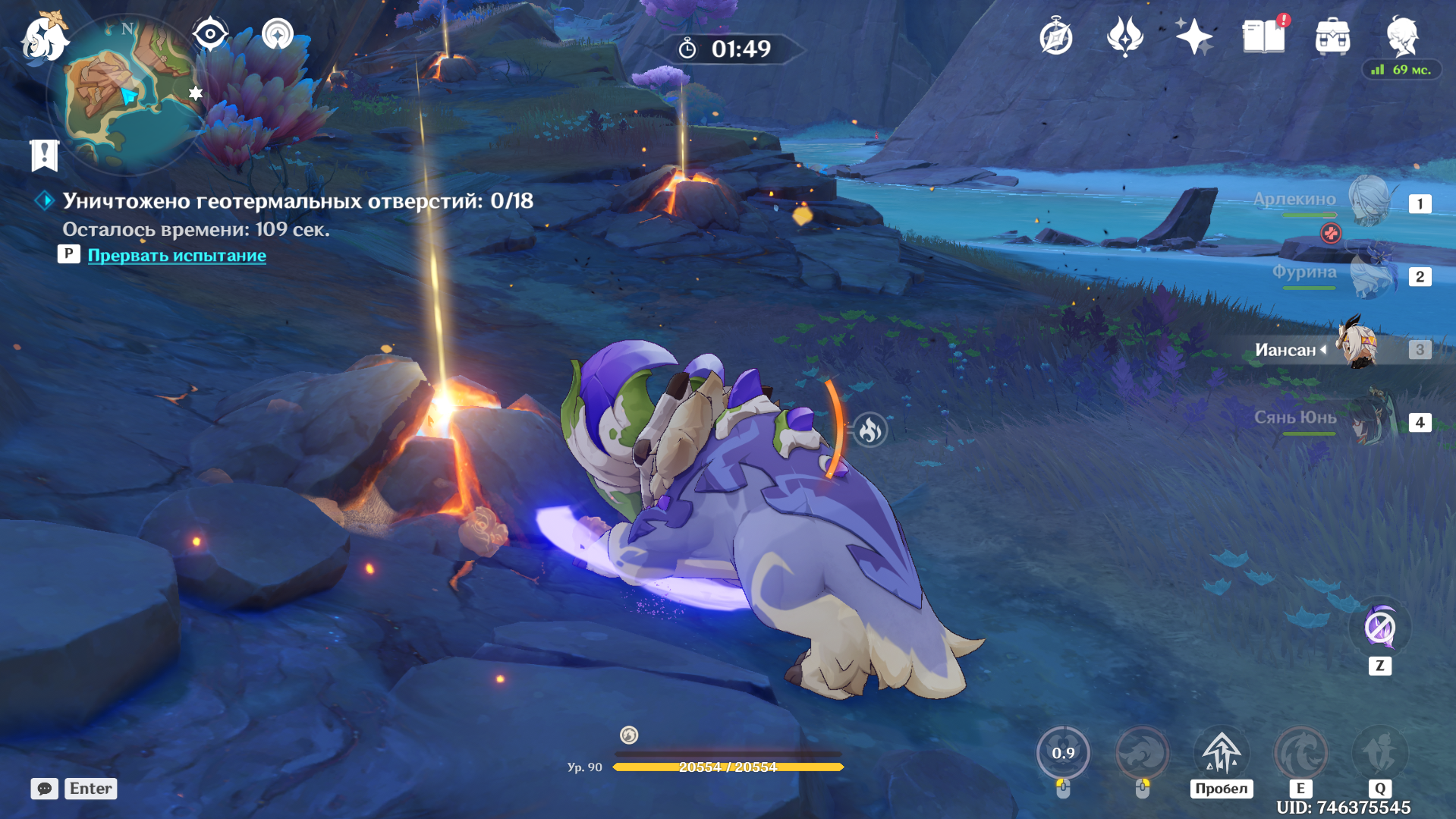Click the 'Прервать испытание' link
The width and height of the screenshot is (1456, 819).
[x=177, y=256]
